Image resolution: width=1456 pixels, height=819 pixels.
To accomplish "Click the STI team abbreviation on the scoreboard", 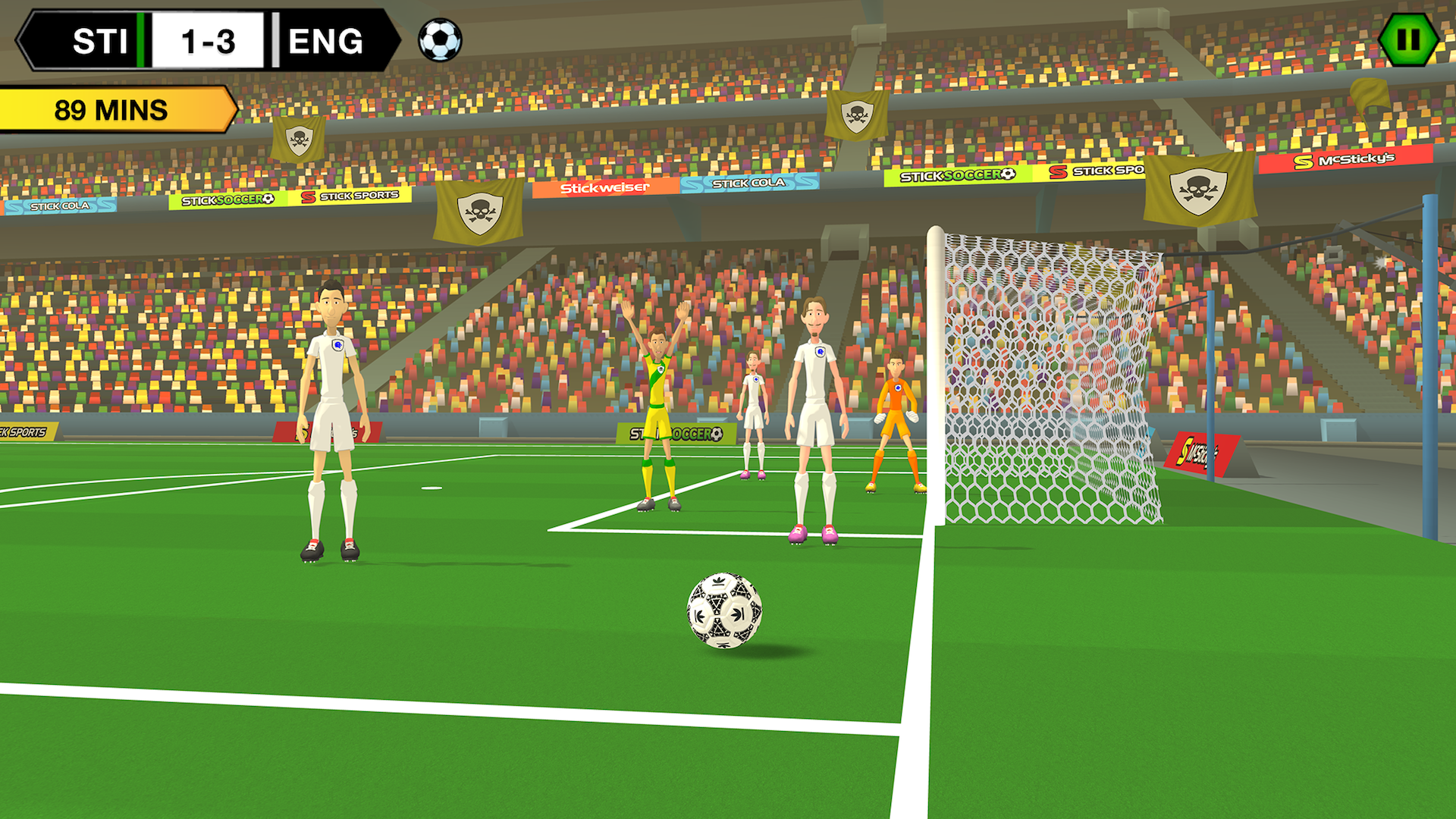I will pyautogui.click(x=99, y=39).
